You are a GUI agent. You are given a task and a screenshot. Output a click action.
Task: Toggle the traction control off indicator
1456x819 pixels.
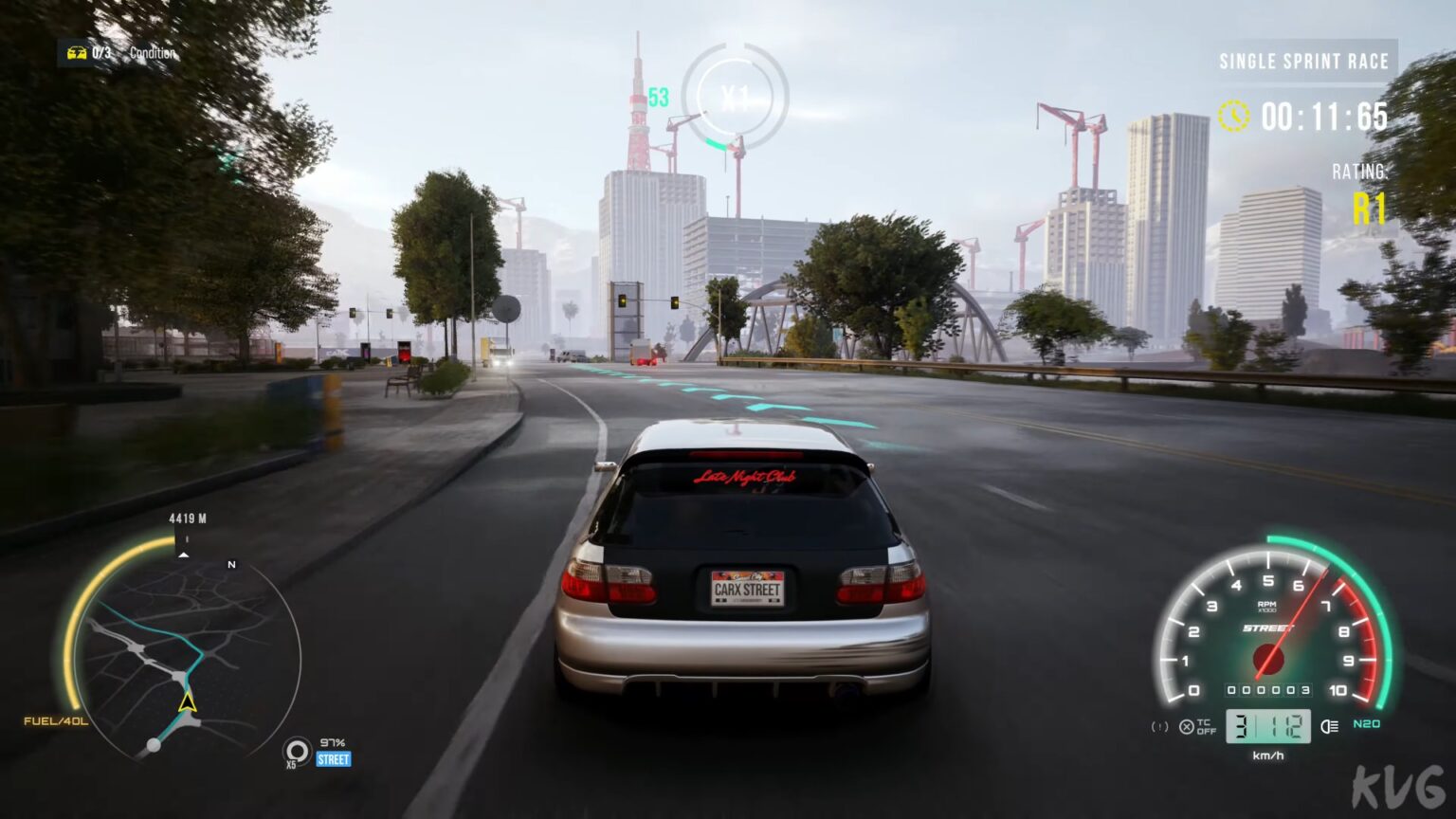[1188, 727]
